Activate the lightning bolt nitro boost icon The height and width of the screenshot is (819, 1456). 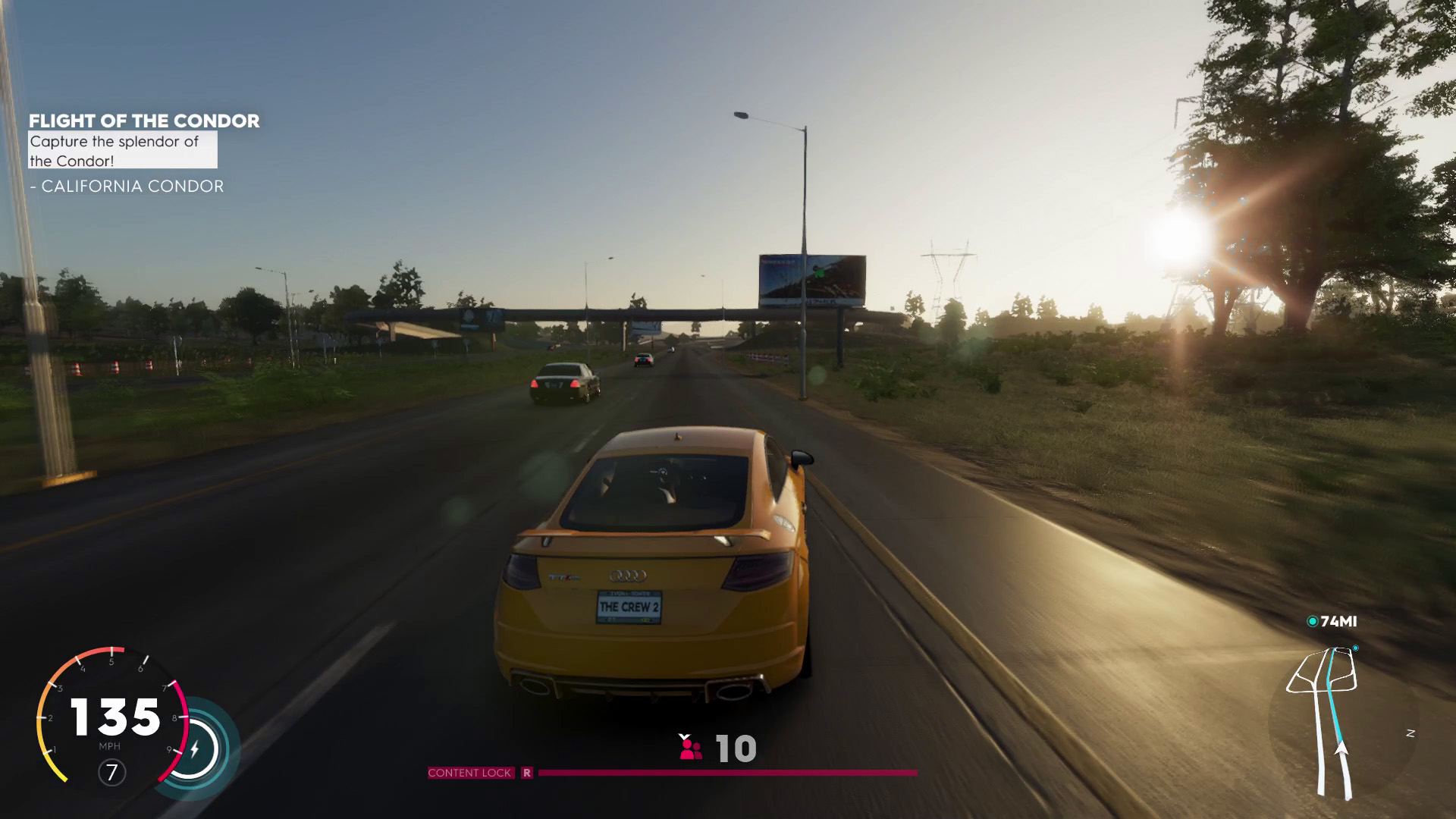(195, 750)
